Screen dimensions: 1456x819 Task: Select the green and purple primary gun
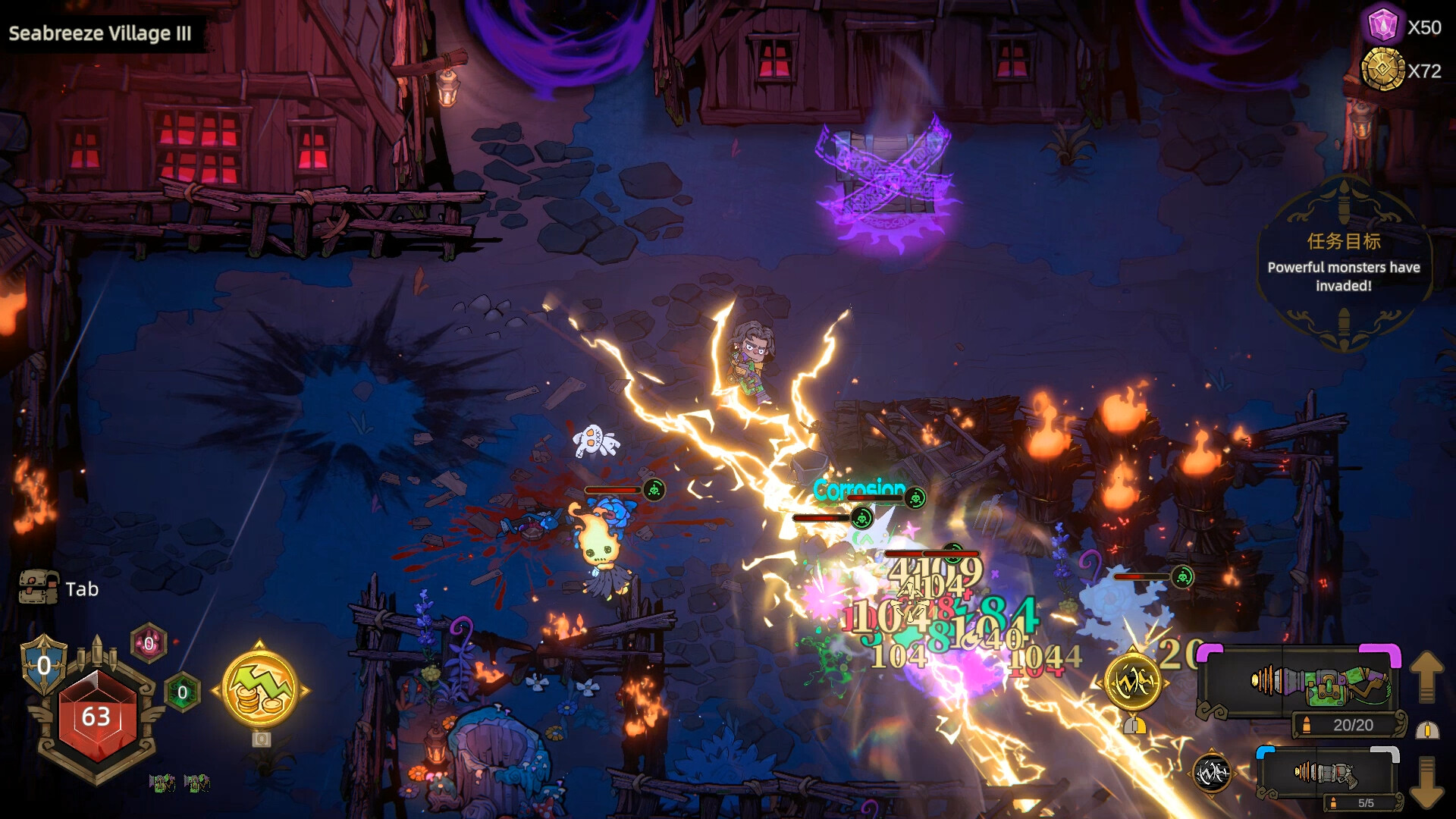point(1318,682)
